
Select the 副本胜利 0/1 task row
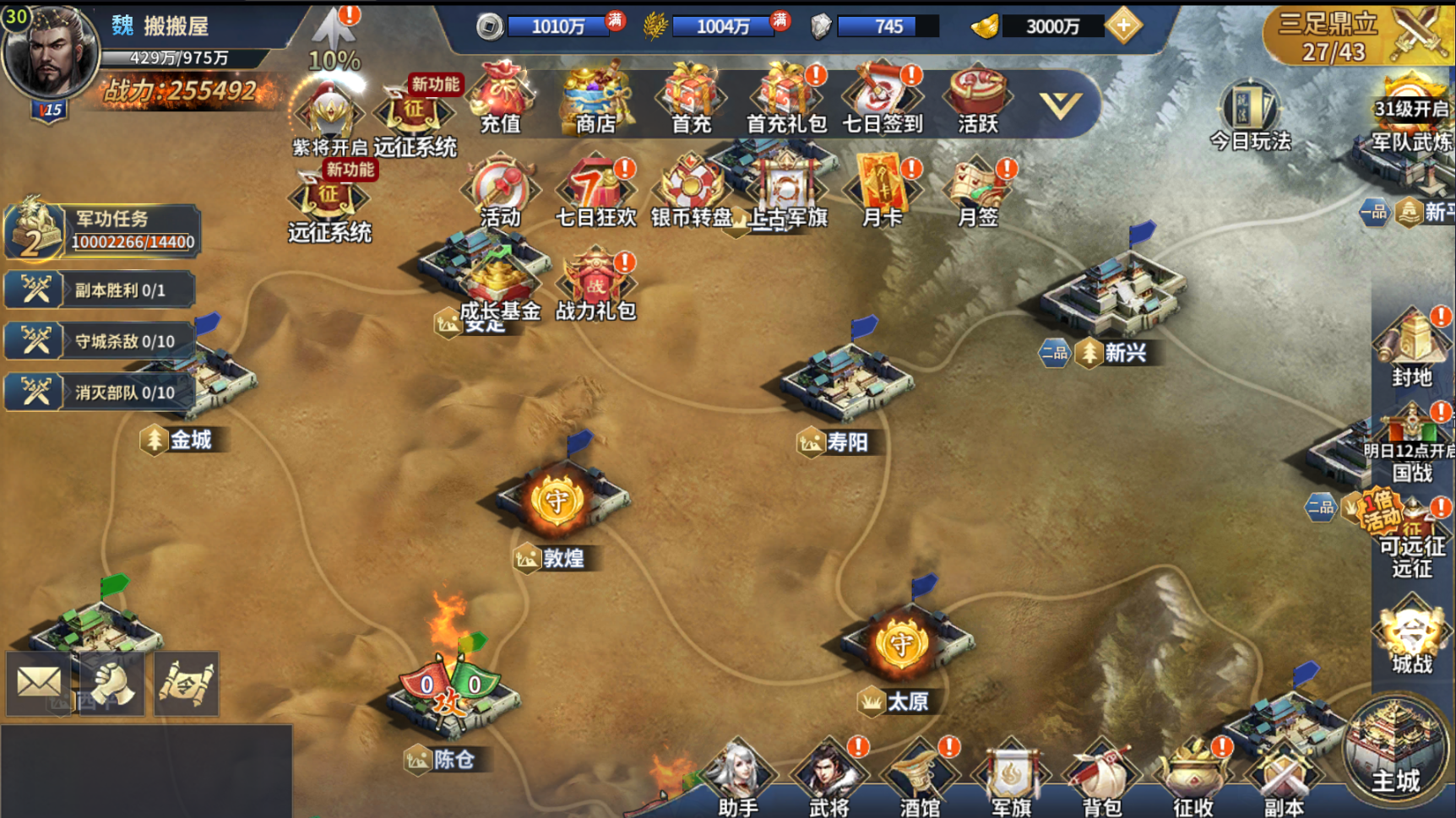pyautogui.click(x=101, y=290)
